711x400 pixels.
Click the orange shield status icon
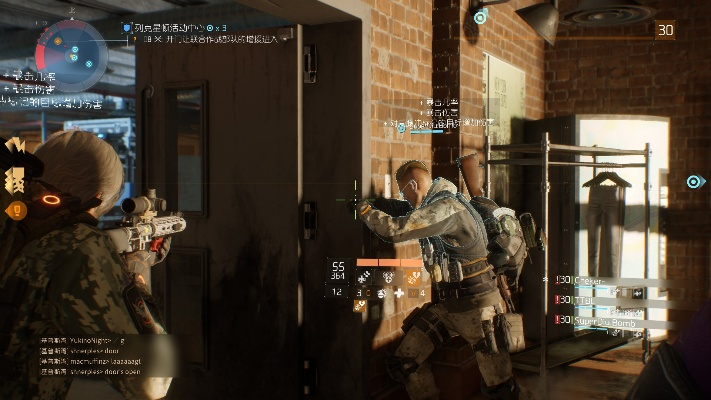click(16, 210)
